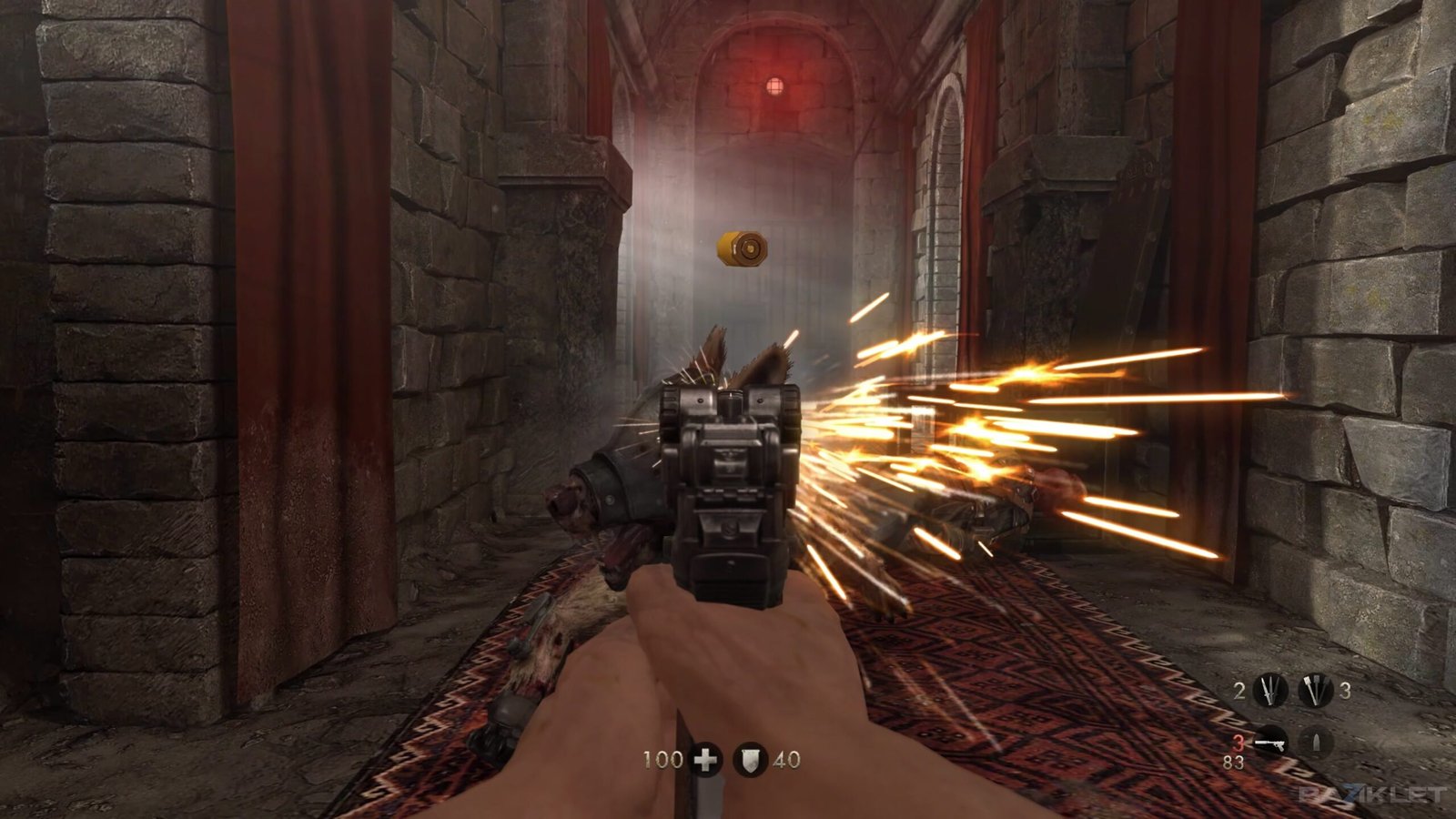Viewport: 1456px width, 819px height.
Task: Click the health cross icon
Action: [705, 759]
